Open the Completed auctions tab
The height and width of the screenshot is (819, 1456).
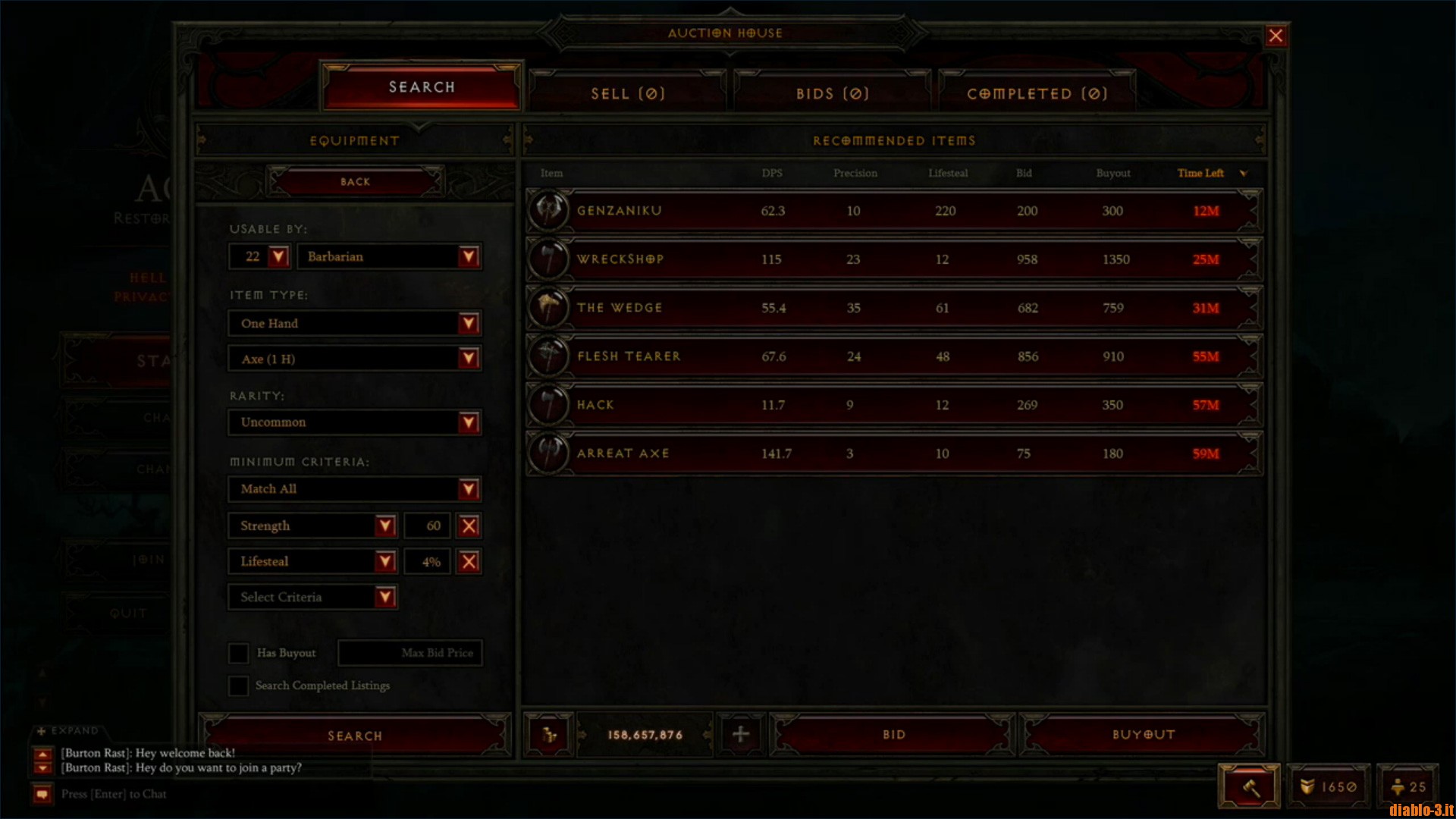[x=1037, y=93]
